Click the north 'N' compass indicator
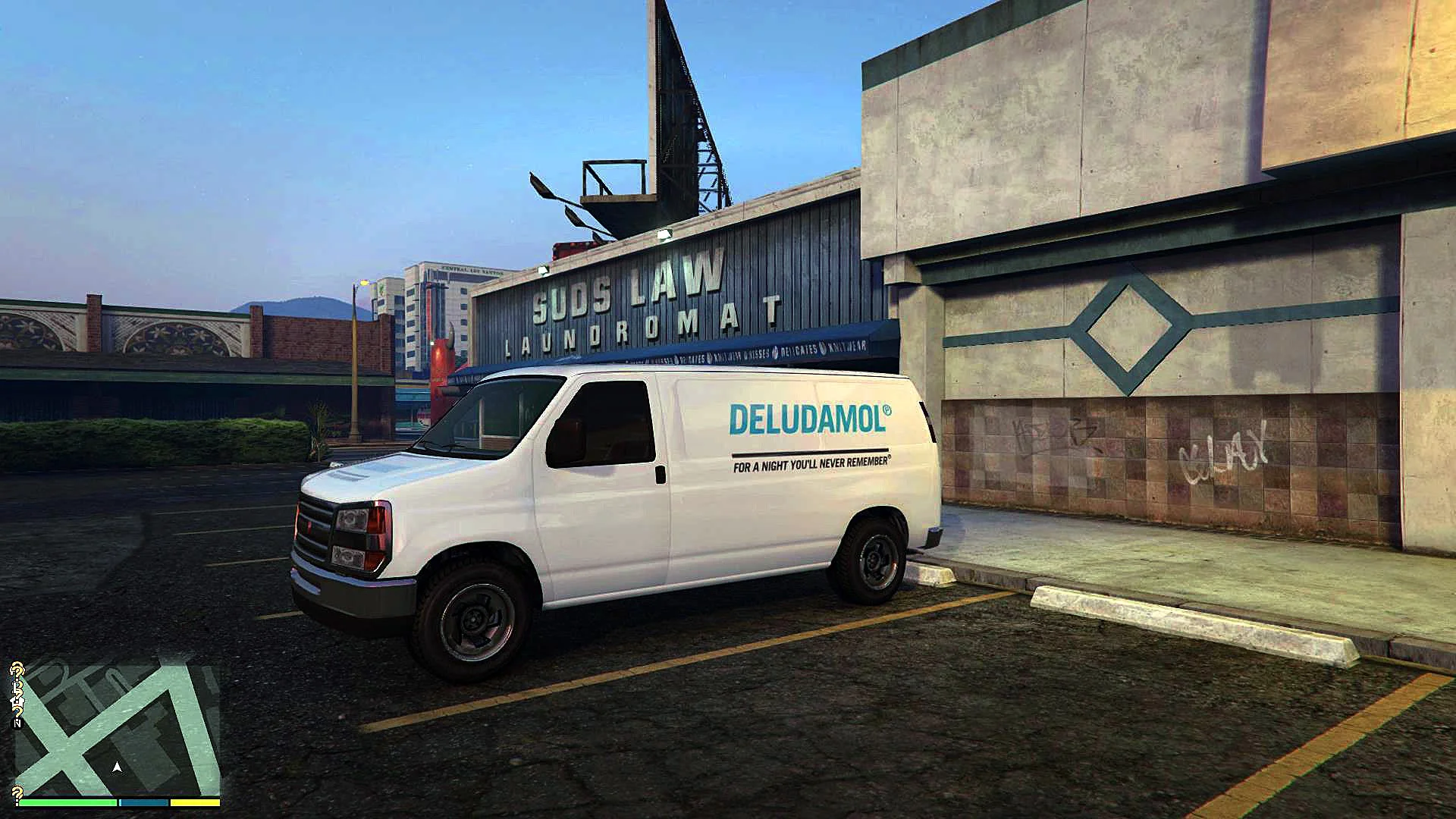The image size is (1456, 819). [x=17, y=723]
